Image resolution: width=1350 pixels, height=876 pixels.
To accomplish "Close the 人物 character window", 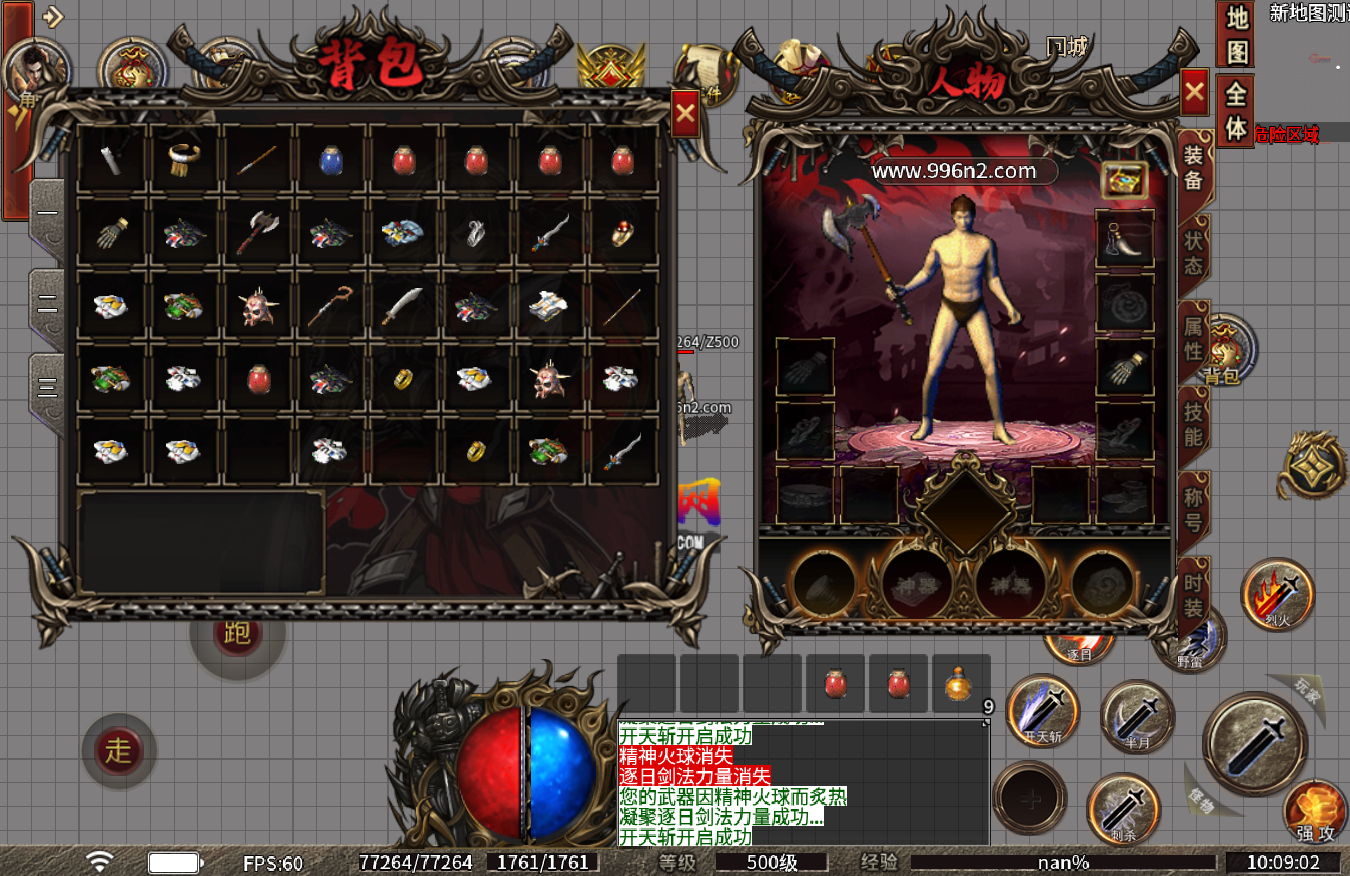I will point(1195,94).
